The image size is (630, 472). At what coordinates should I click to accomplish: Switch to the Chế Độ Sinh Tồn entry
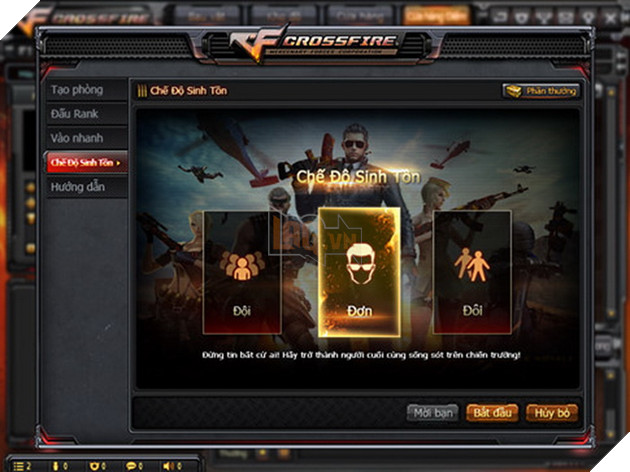(86, 162)
